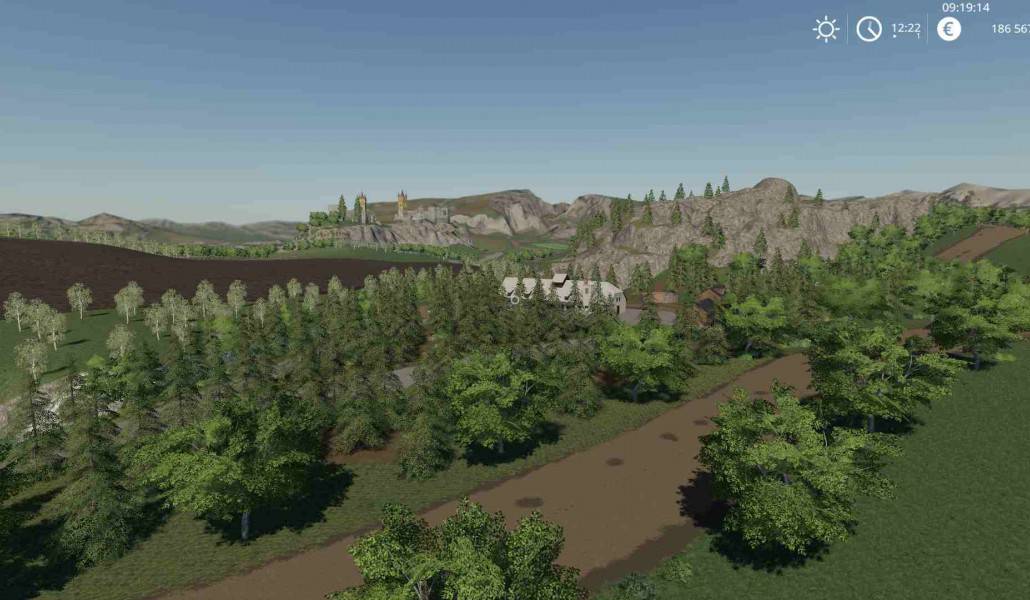
Task: Click the euro money icon
Action: [x=949, y=29]
